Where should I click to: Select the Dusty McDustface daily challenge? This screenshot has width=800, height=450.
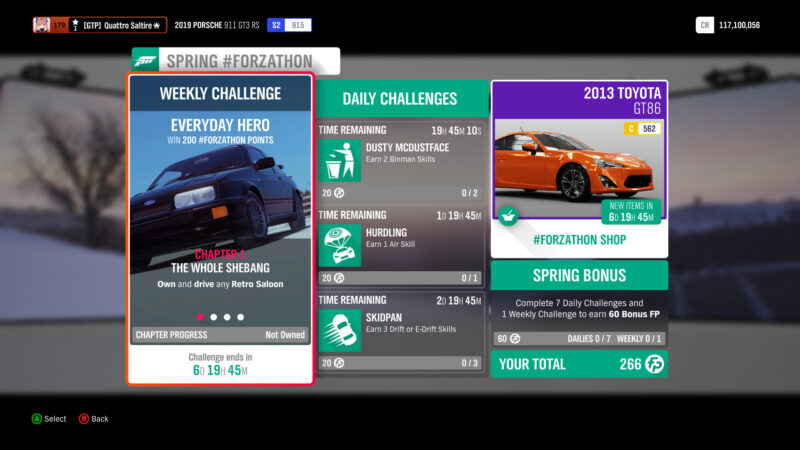point(401,160)
